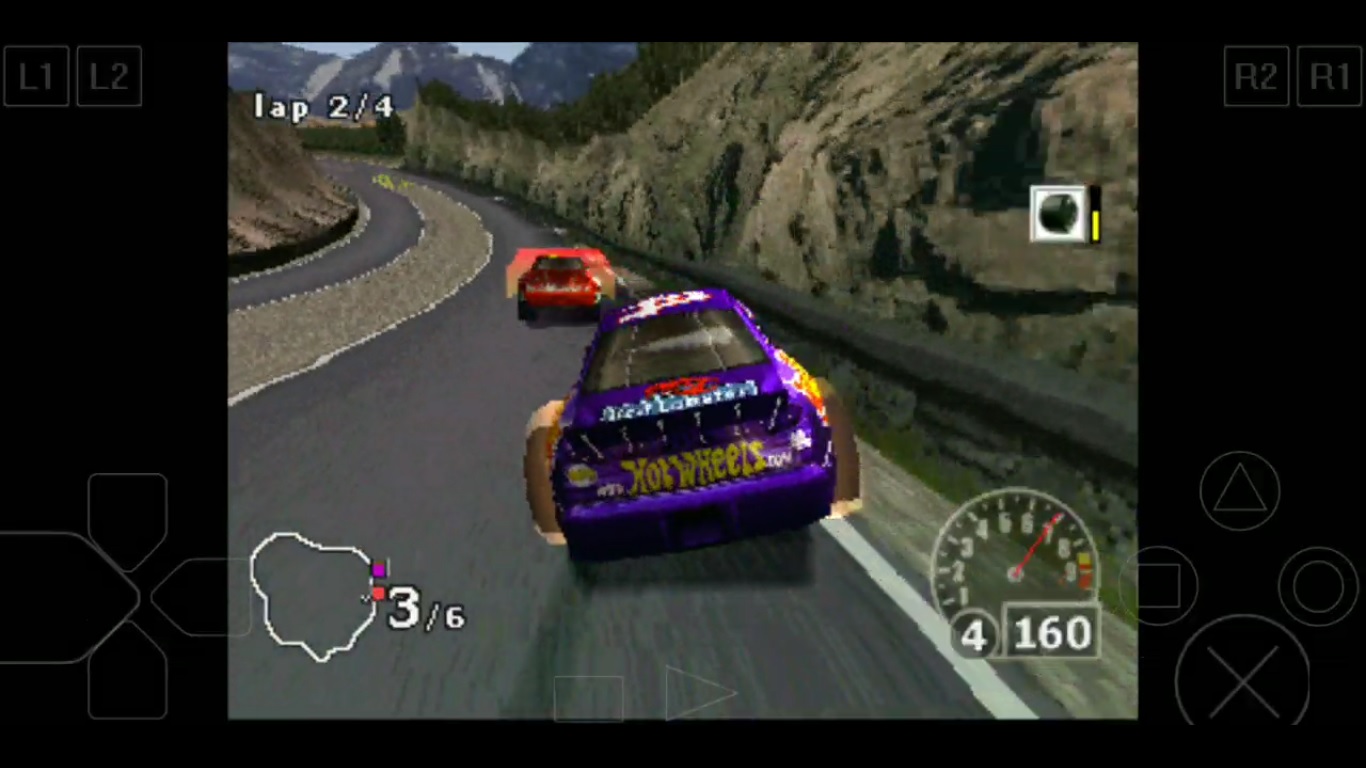This screenshot has height=768, width=1366.
Task: Click the speedometer gauge needle
Action: (x=1035, y=545)
